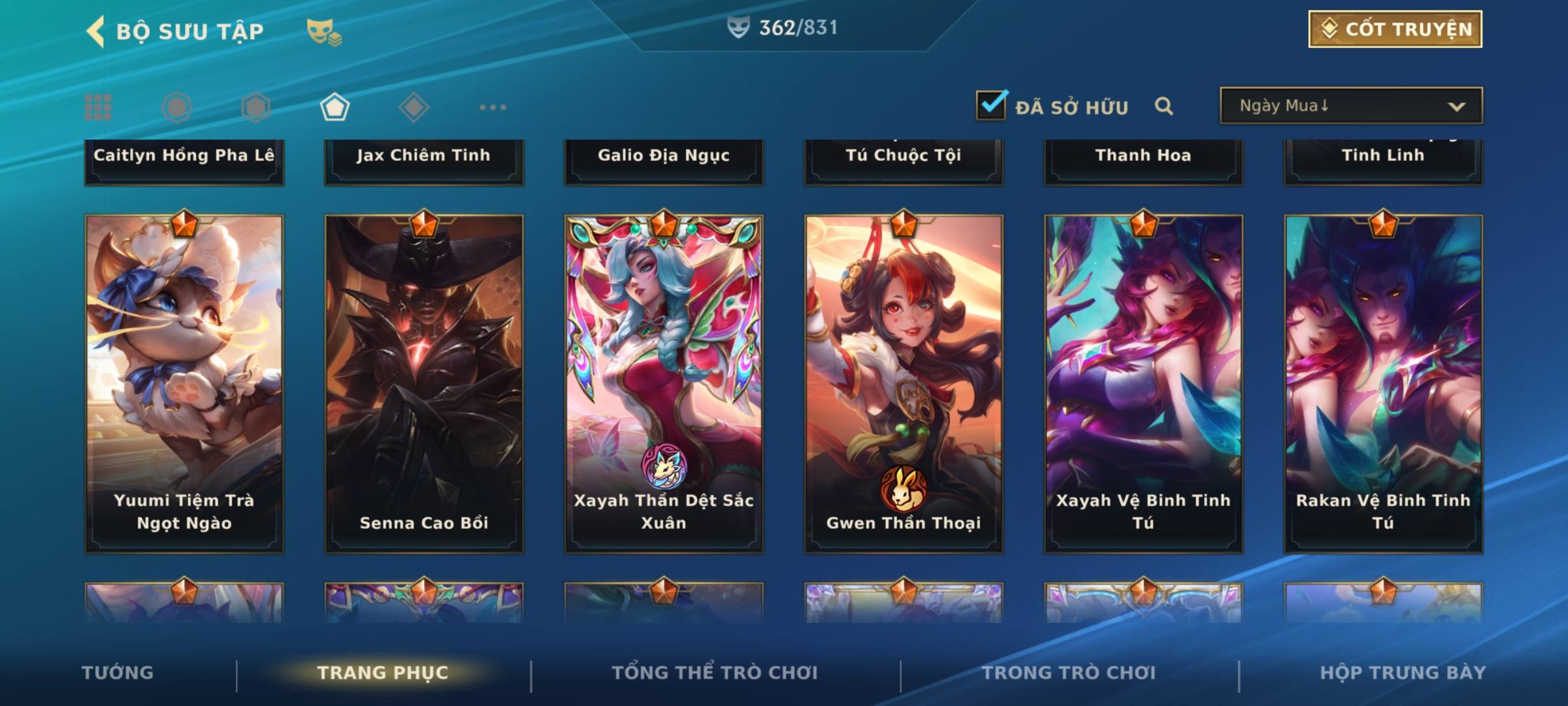Click the mask and coins icon
This screenshot has height=706, width=1568.
pyautogui.click(x=324, y=31)
